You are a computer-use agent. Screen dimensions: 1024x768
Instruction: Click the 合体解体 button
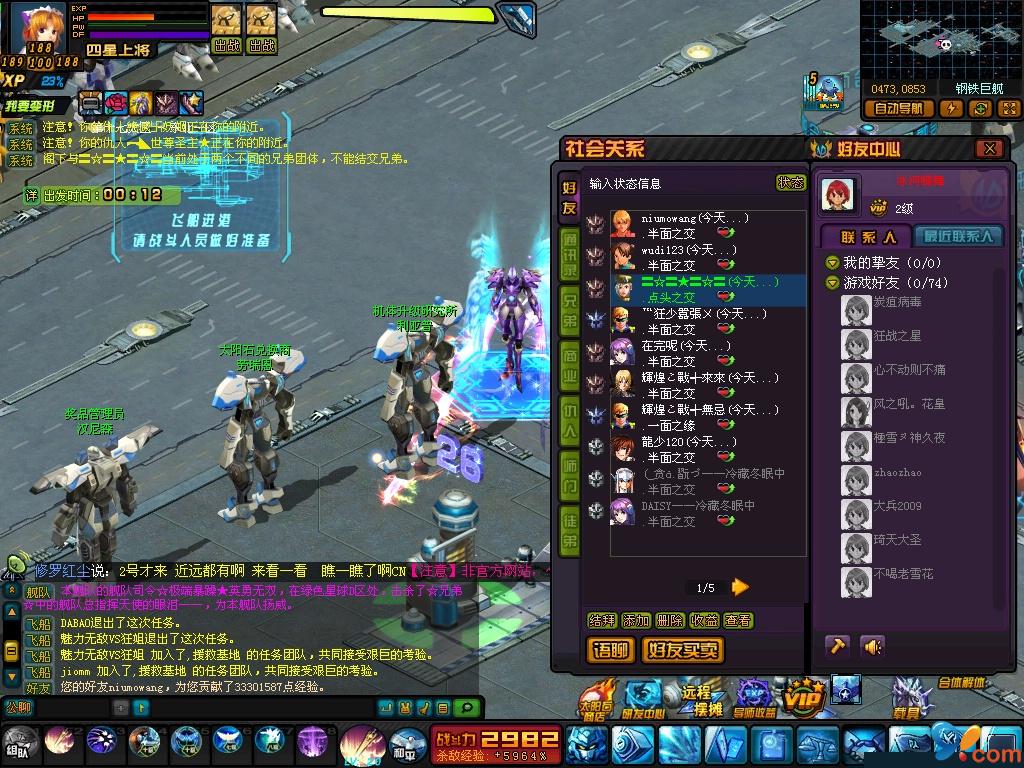click(962, 683)
